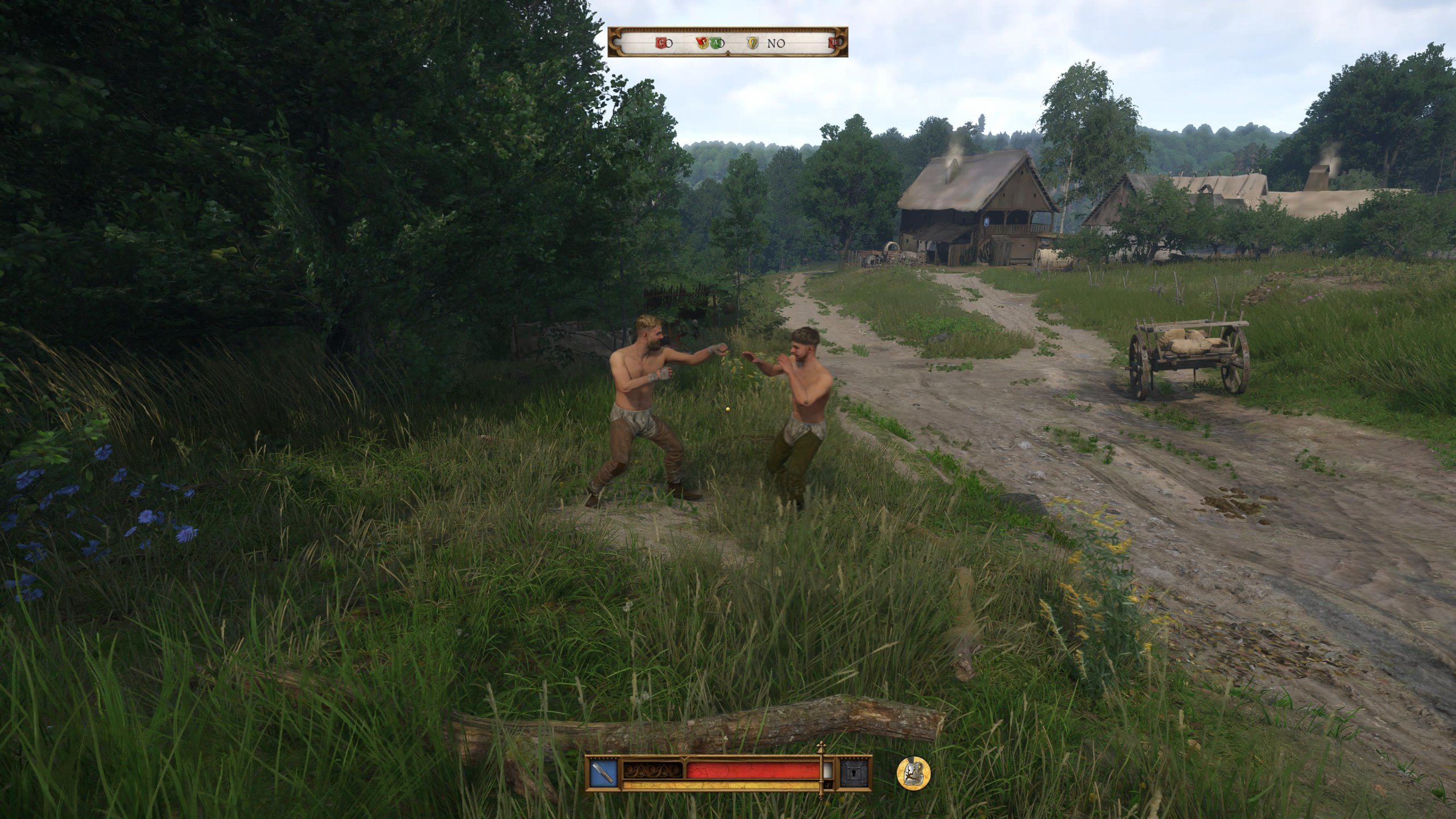Select the red jester hat compass marker
This screenshot has height=819, width=1456.
(702, 42)
